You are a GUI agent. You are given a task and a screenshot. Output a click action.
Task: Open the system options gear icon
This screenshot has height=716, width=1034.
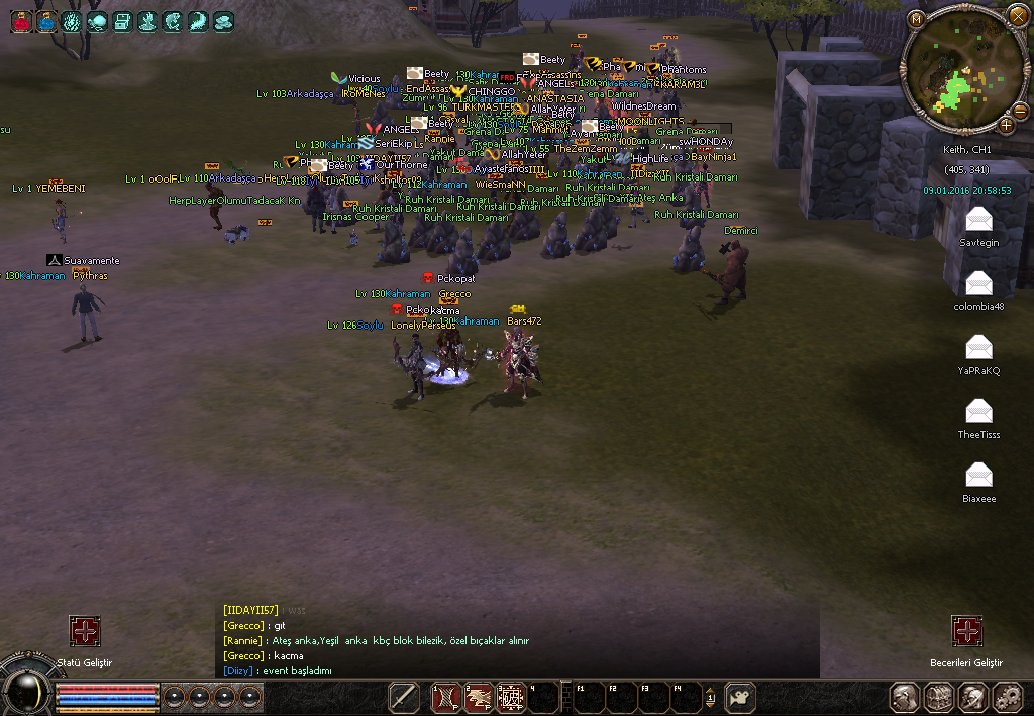click(1006, 696)
